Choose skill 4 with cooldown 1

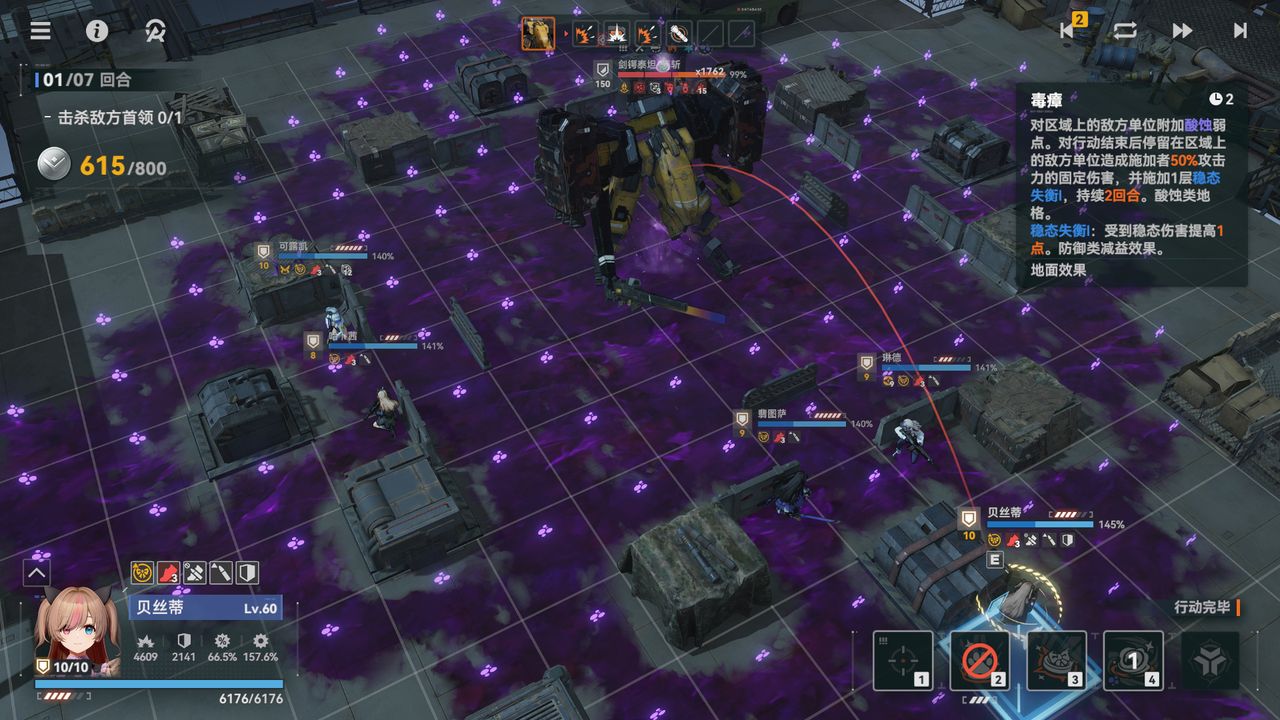pyautogui.click(x=1133, y=660)
